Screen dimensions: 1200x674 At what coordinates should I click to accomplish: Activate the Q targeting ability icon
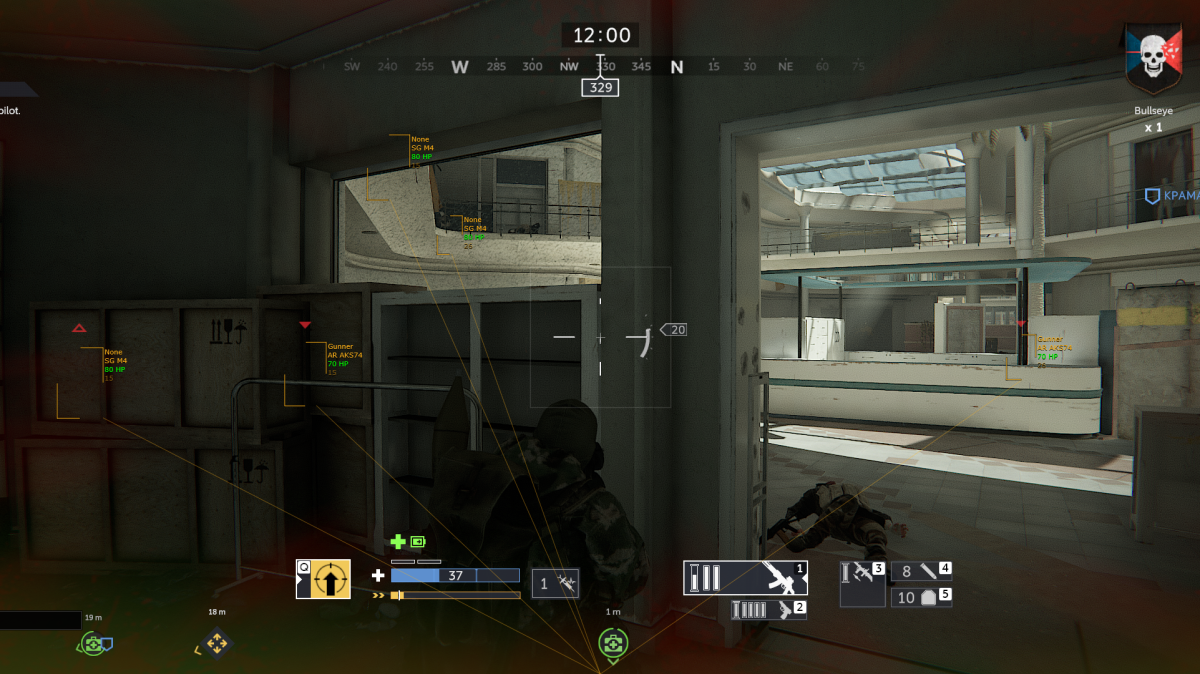coord(323,579)
